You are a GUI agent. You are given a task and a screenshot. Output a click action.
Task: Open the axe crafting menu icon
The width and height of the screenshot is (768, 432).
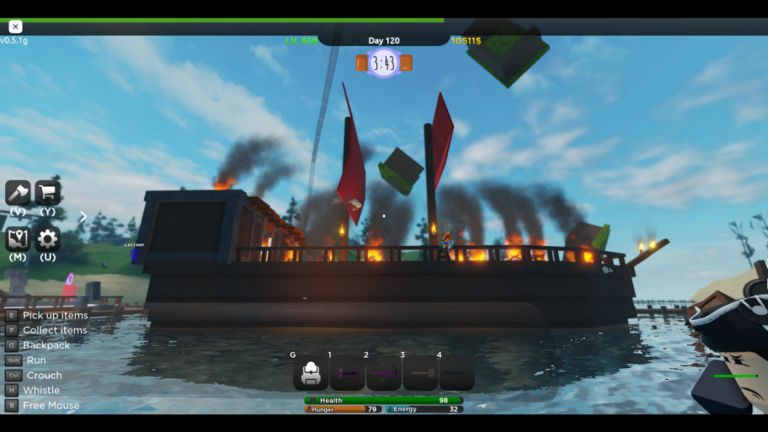click(18, 192)
